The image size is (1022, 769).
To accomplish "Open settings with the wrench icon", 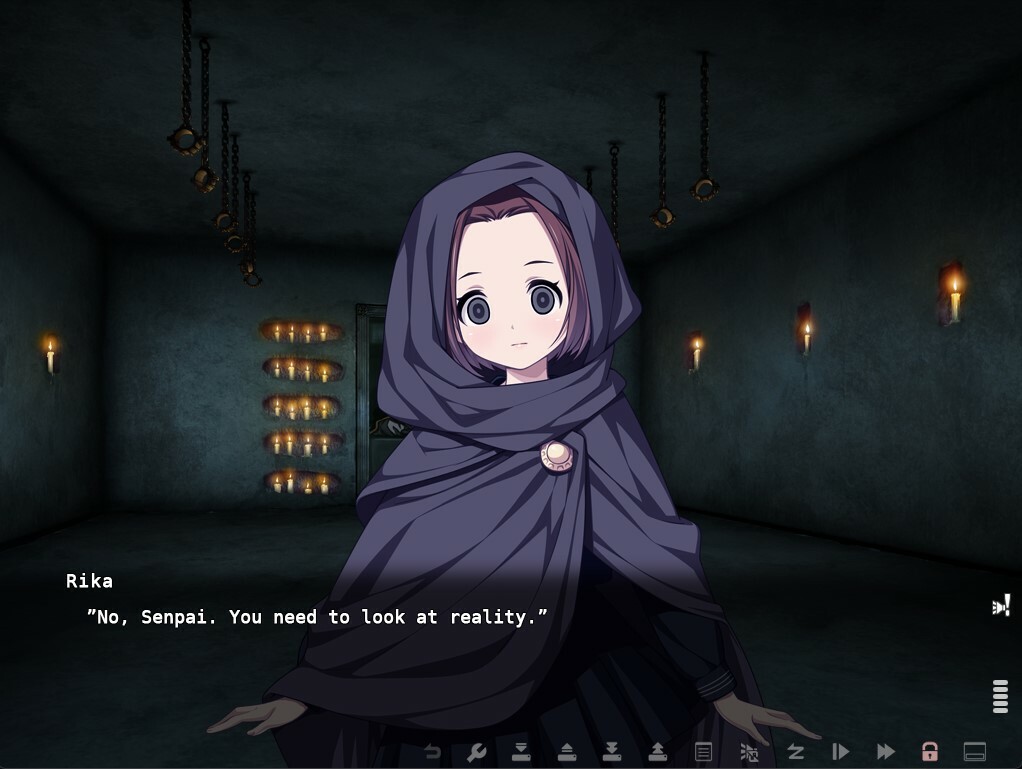I will click(x=477, y=752).
